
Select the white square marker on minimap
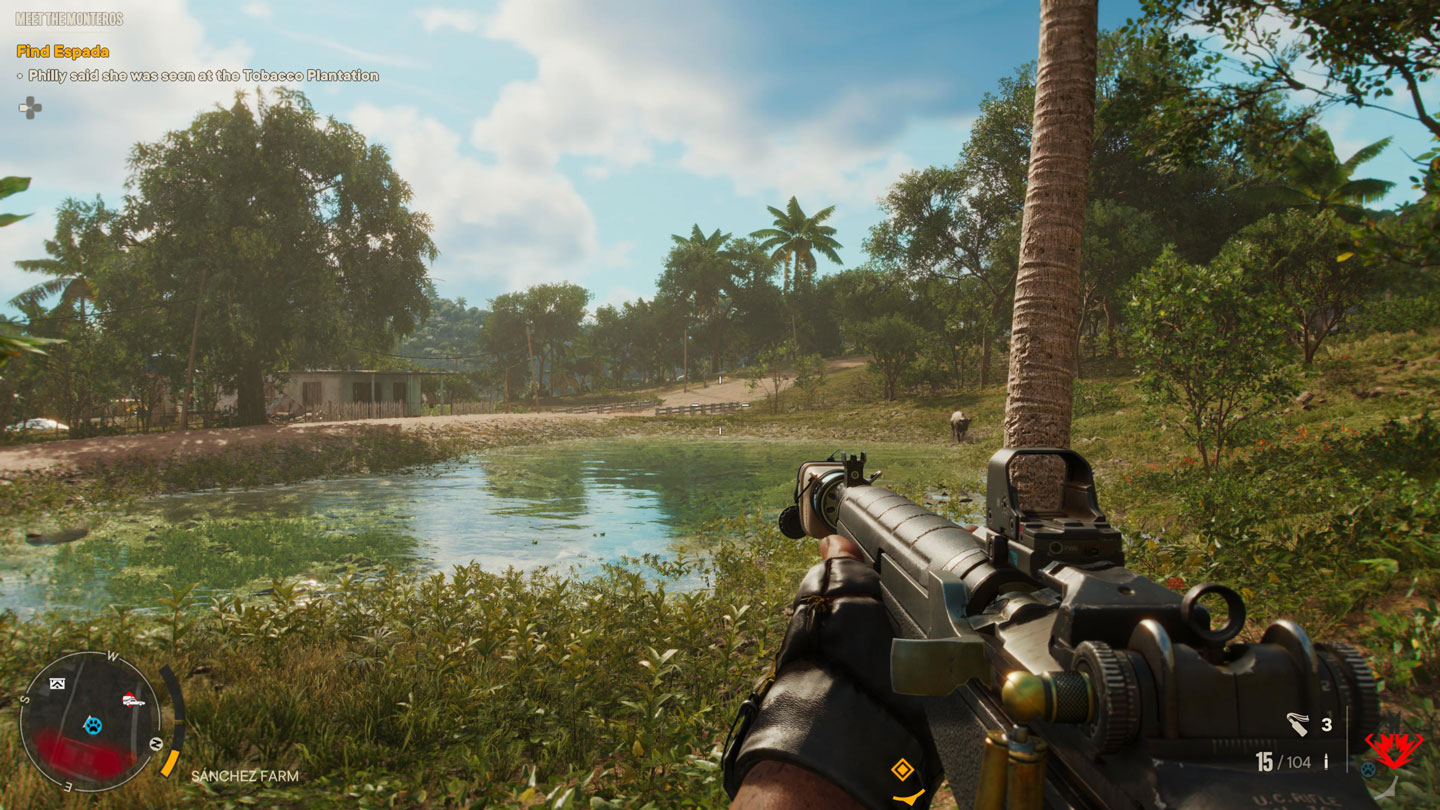57,684
